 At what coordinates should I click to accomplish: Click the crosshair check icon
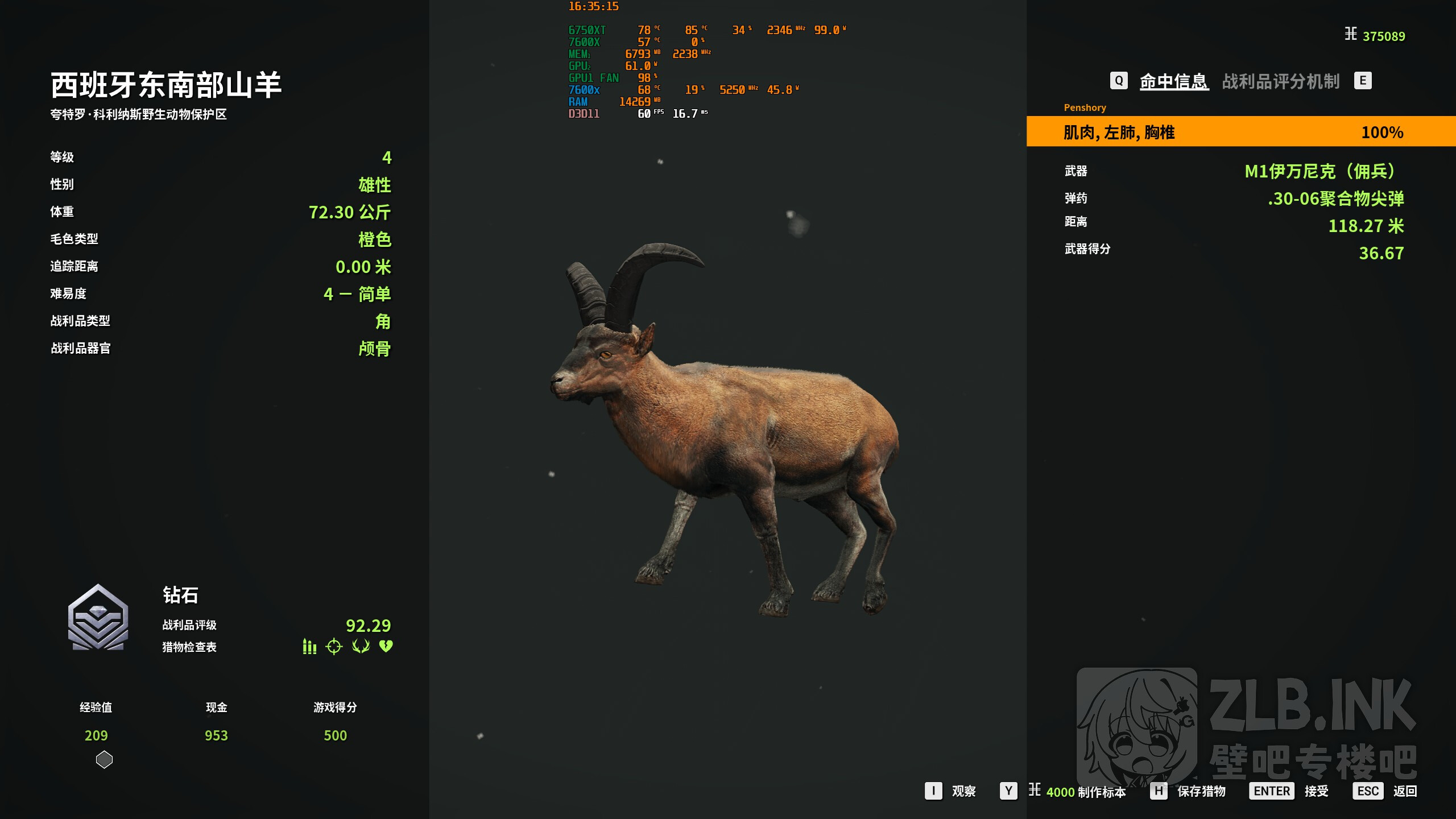click(334, 647)
